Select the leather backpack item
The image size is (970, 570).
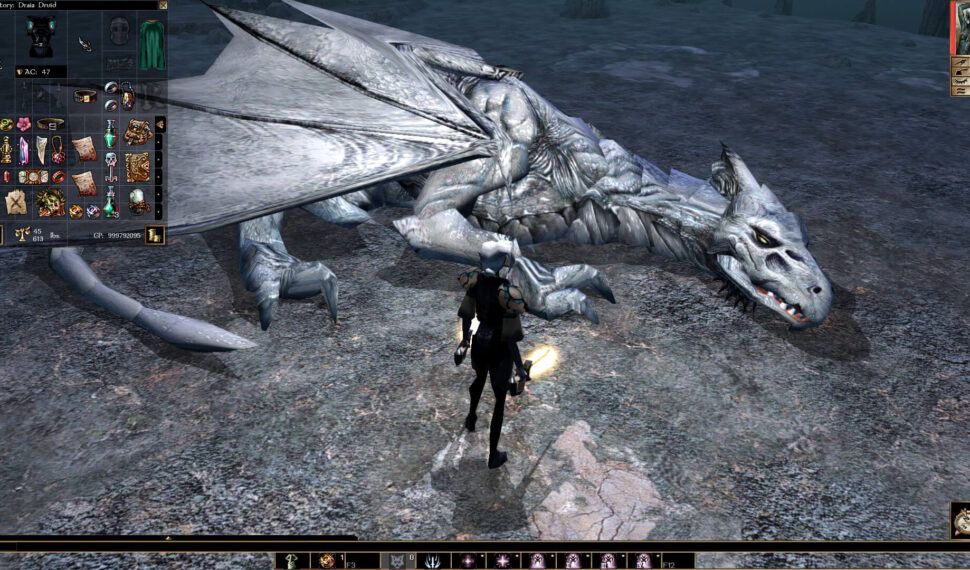point(137,132)
